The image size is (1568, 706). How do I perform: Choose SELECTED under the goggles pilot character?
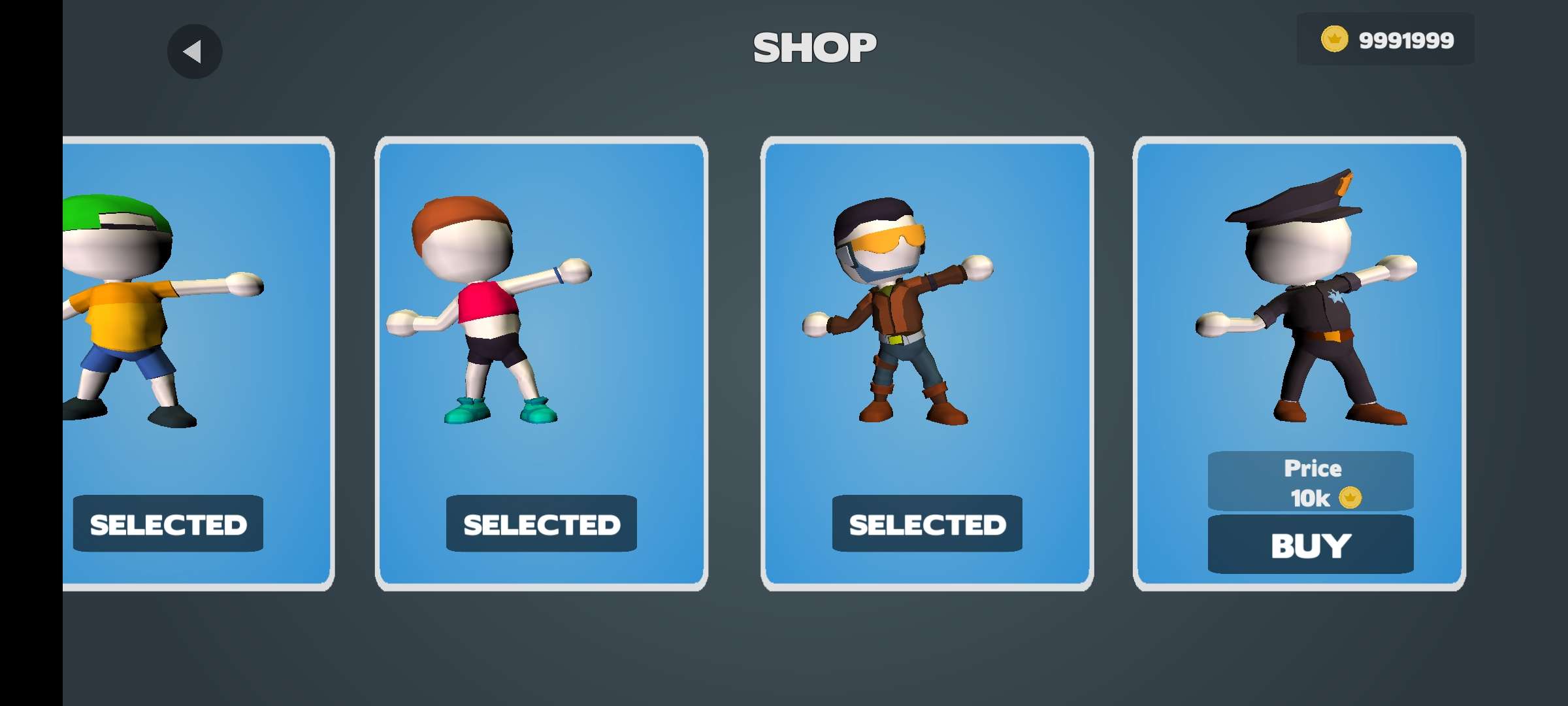(x=926, y=524)
